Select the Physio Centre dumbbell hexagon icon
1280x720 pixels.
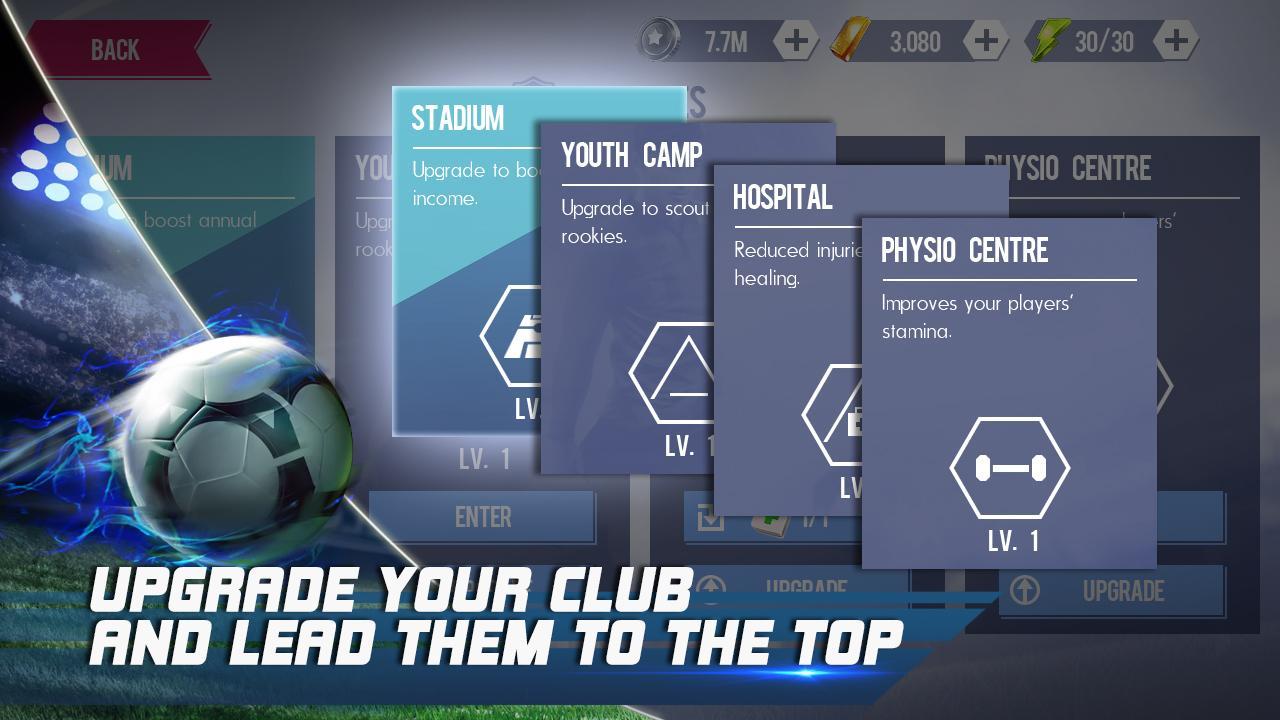[1011, 467]
